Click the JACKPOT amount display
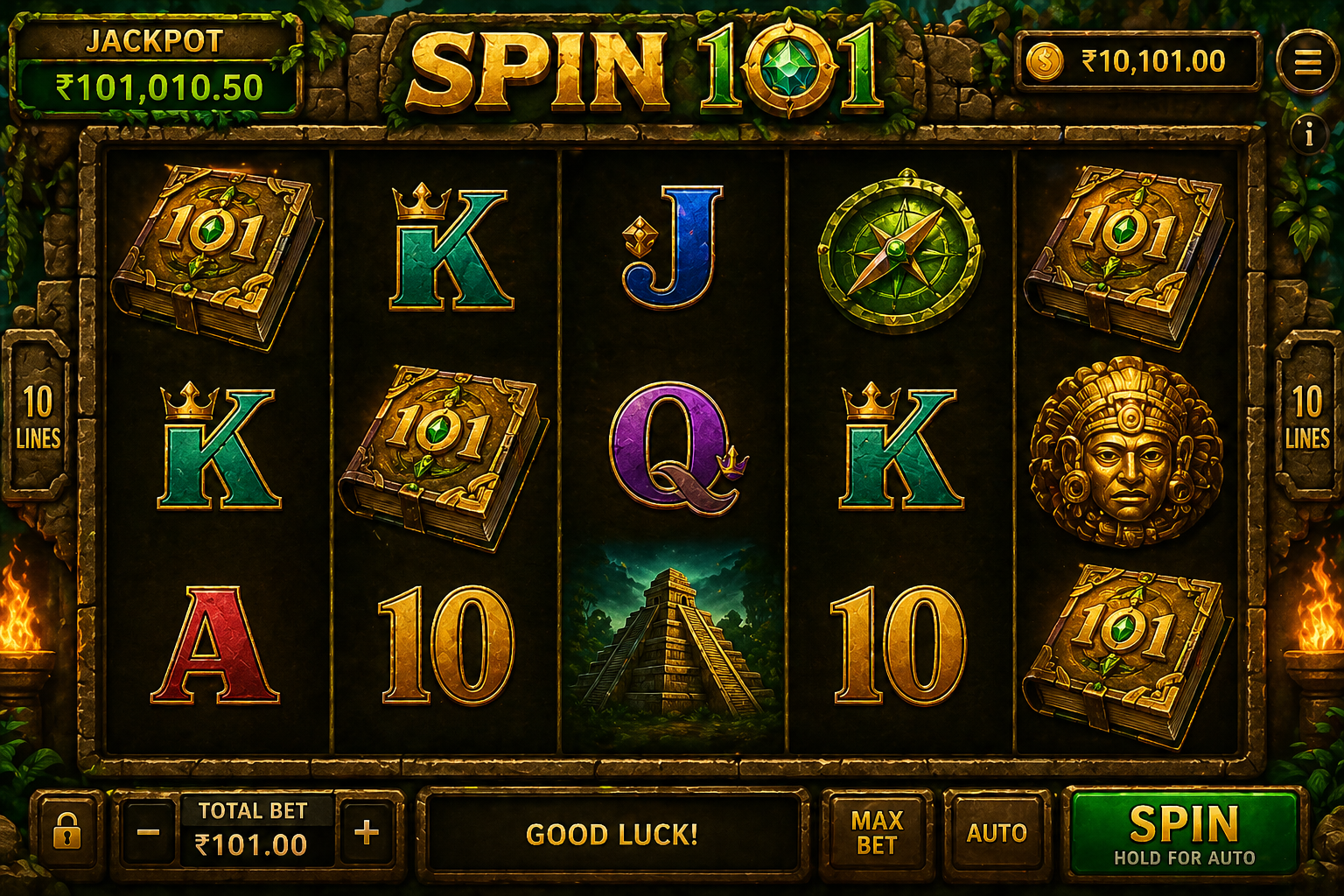This screenshot has height=896, width=1344. coord(154,86)
